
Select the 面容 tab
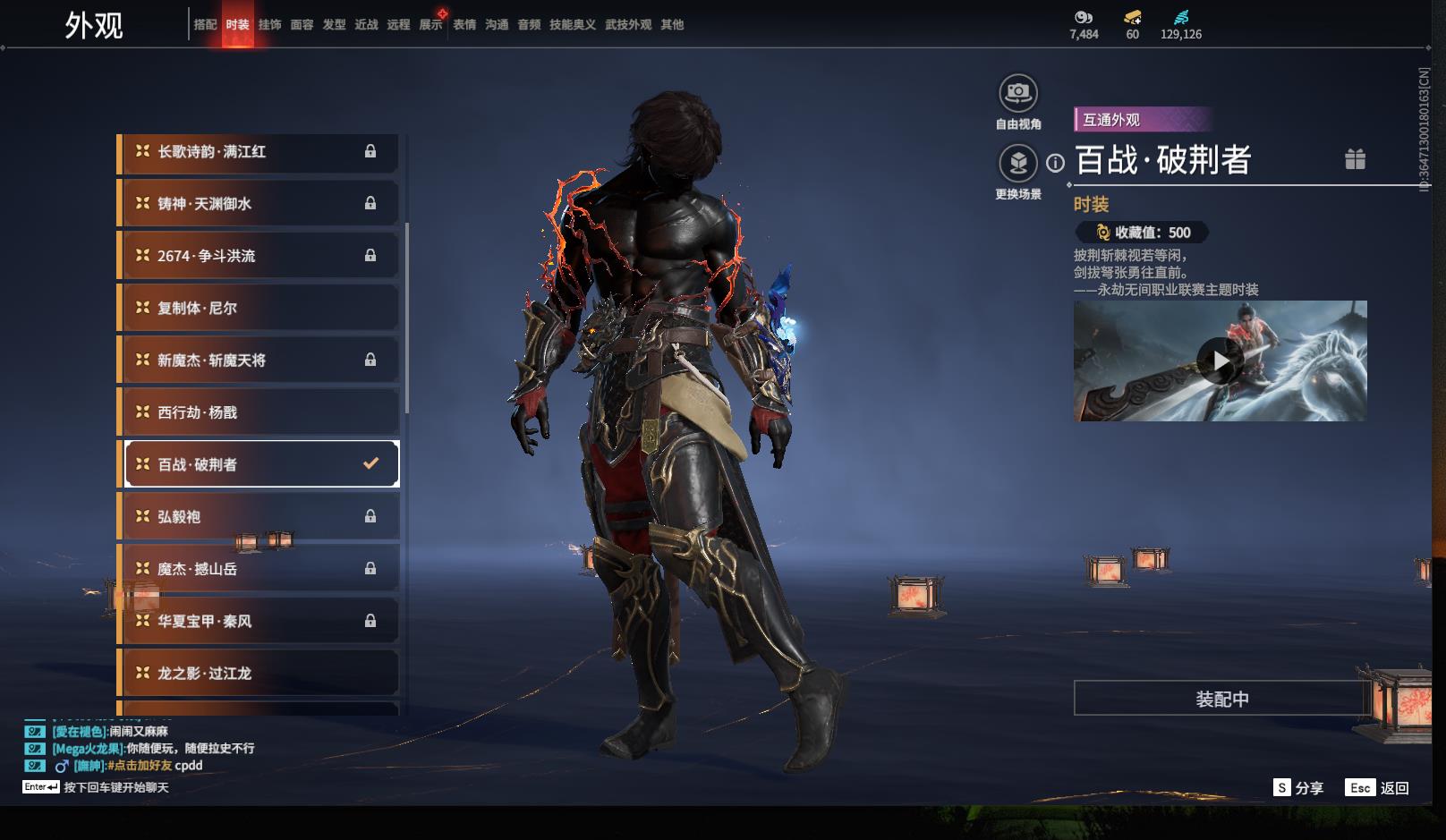click(x=302, y=25)
